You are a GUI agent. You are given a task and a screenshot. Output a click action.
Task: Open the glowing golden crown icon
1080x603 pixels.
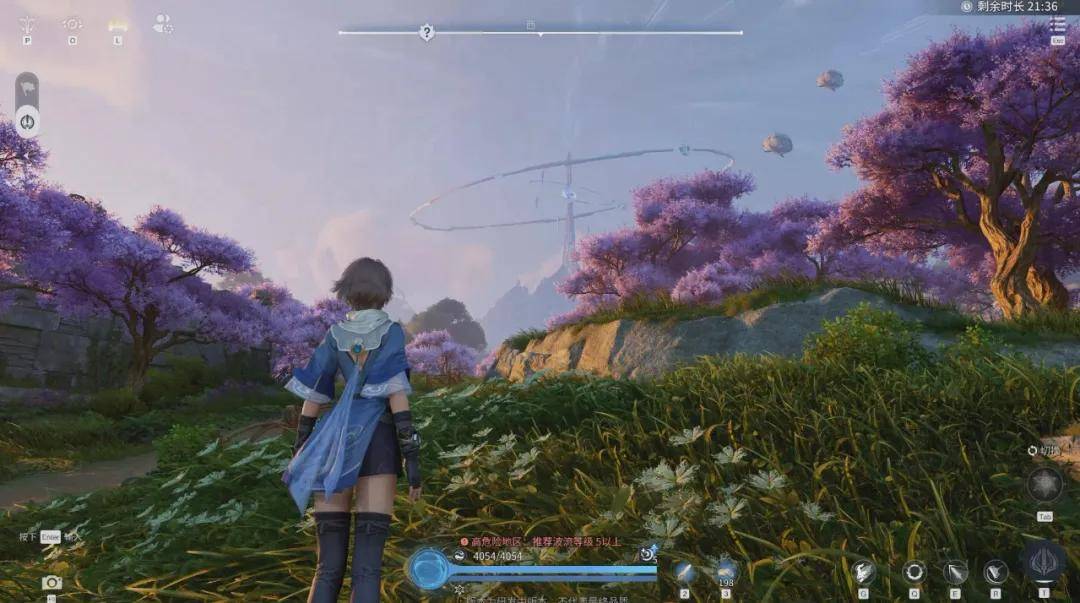(x=118, y=23)
